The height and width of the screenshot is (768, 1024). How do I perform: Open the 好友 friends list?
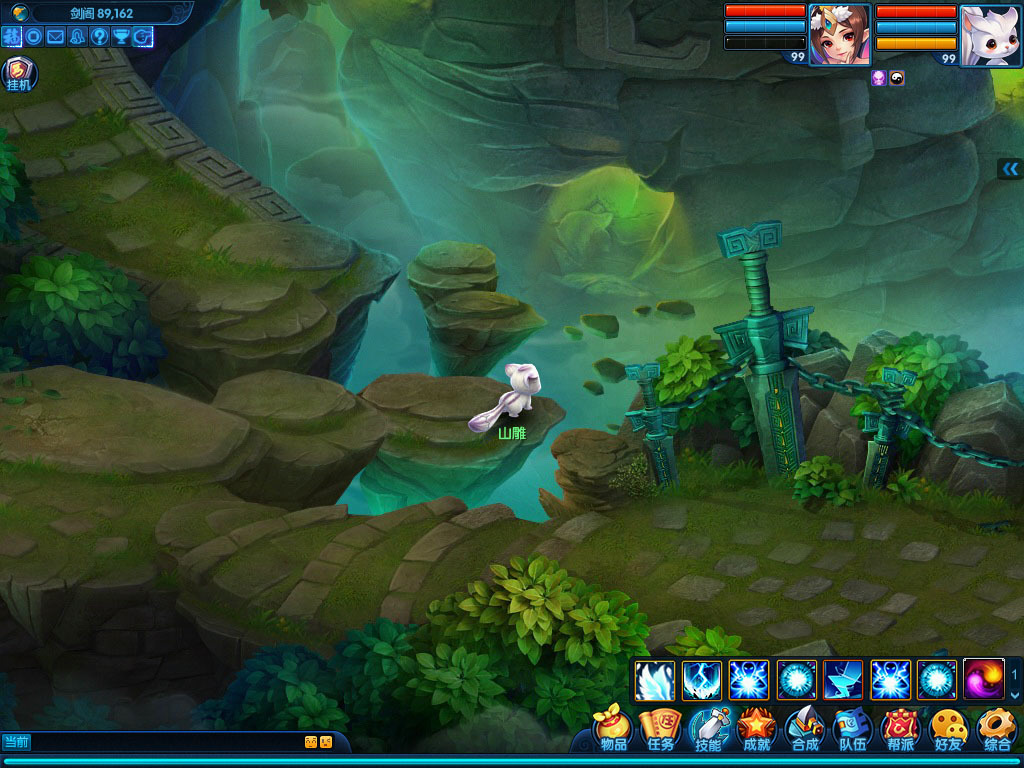[948, 730]
